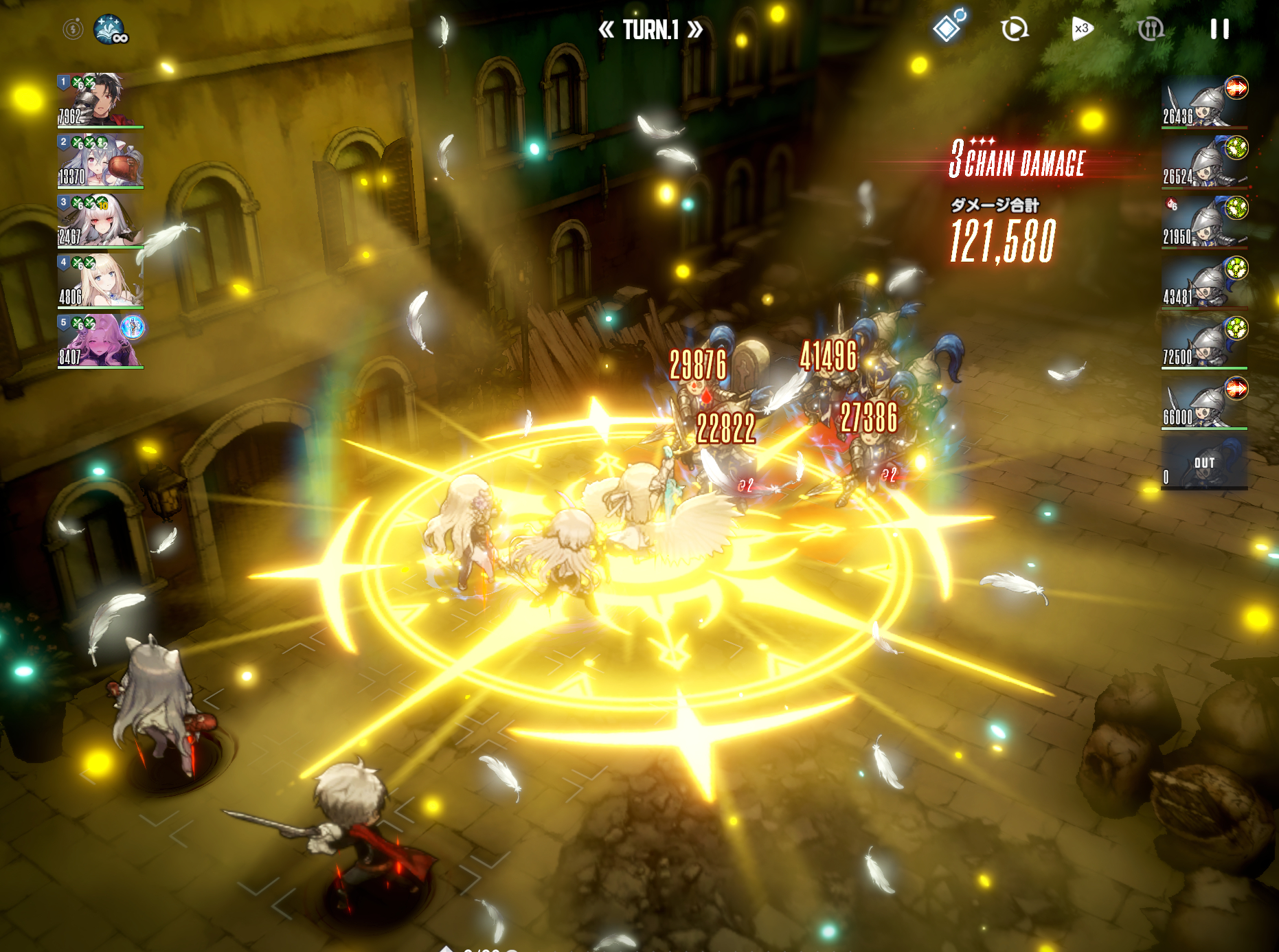Viewport: 1279px width, 952px height.
Task: Toggle the x3 battle speed
Action: click(1082, 29)
